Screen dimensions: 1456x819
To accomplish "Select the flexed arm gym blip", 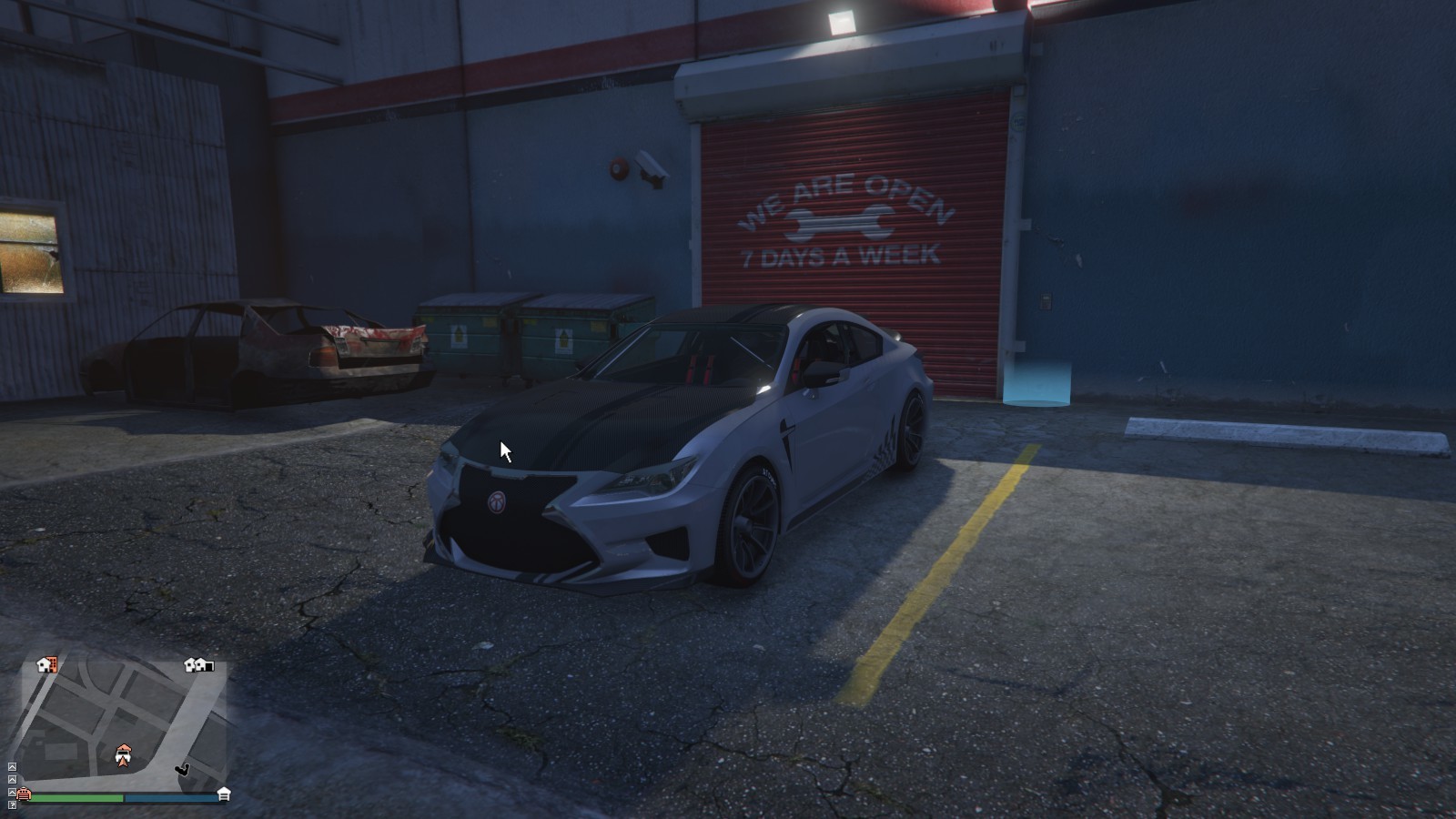I will [x=183, y=770].
